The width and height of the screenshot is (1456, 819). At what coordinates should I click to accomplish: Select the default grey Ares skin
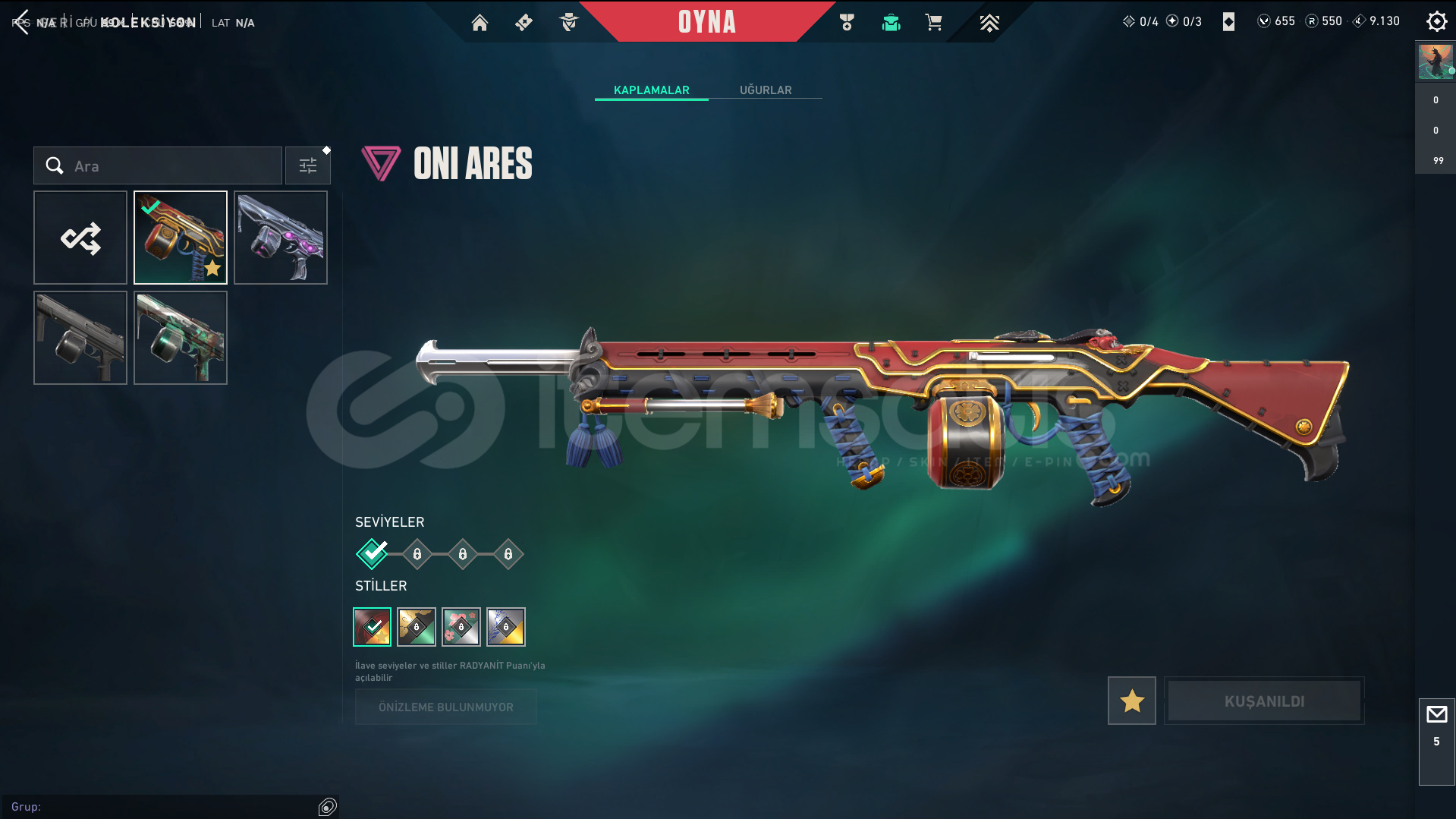[x=80, y=338]
